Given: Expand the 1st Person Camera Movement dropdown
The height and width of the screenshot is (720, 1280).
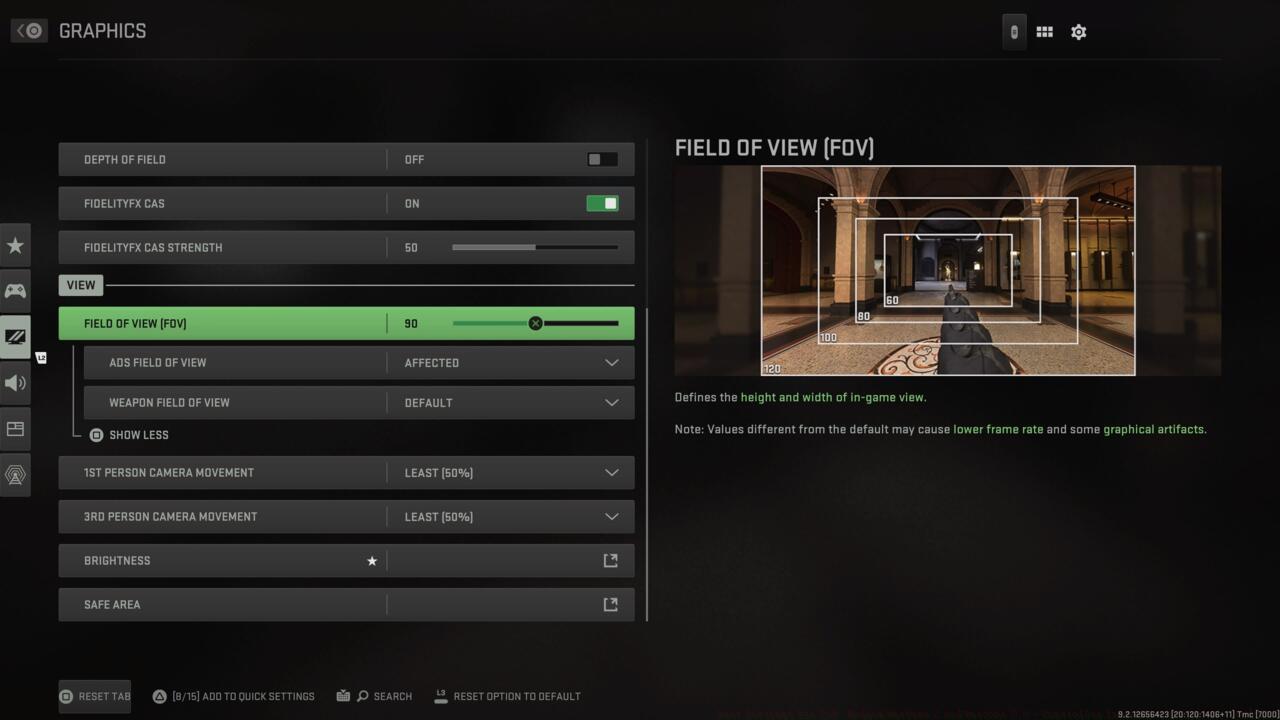Looking at the screenshot, I should [611, 472].
